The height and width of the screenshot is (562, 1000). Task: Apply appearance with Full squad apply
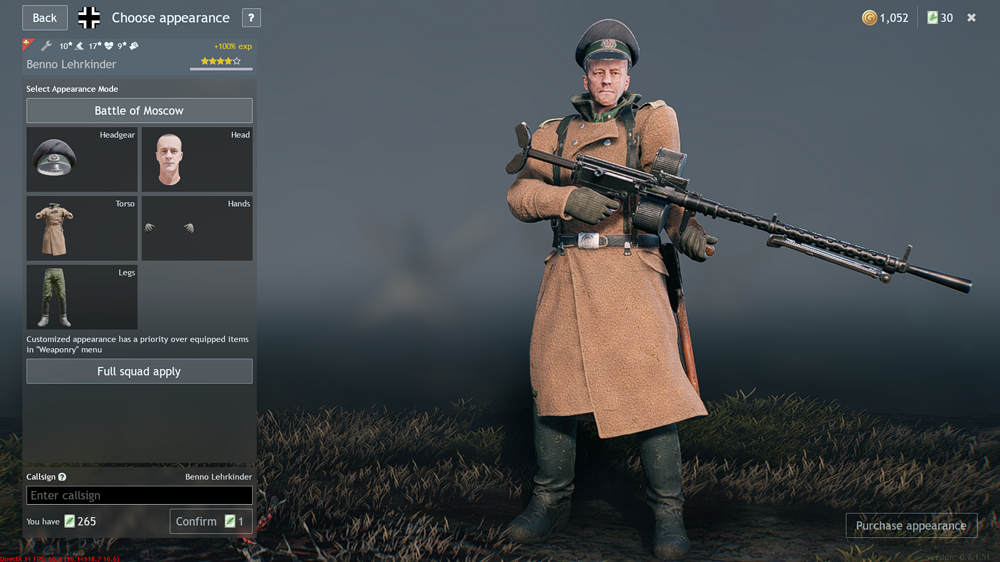(139, 372)
